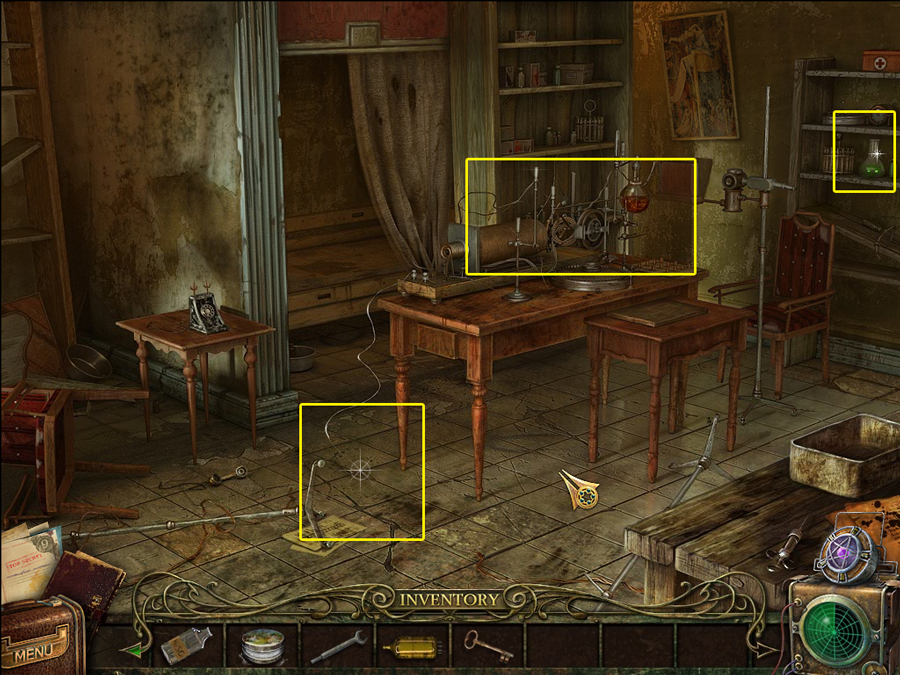Select the brass cylinder inventory item
The width and height of the screenshot is (900, 675).
tap(413, 647)
